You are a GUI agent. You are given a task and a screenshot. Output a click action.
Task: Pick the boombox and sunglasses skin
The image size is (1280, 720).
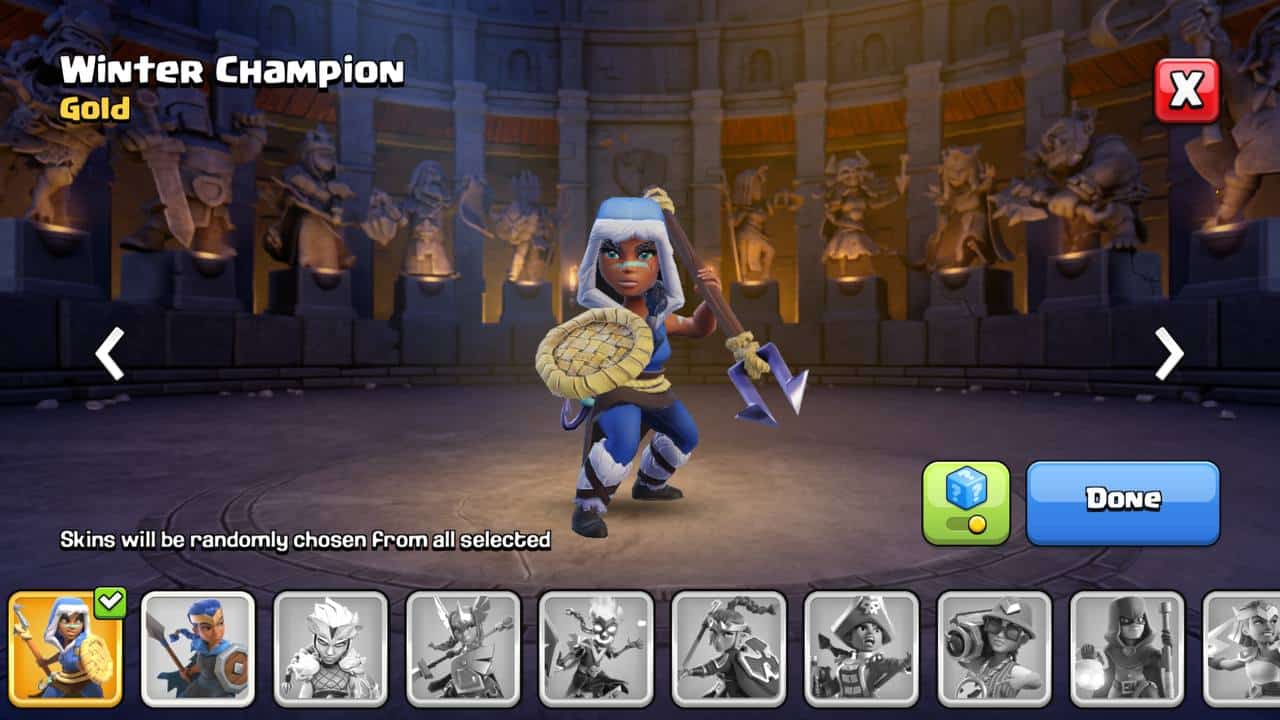[x=994, y=649]
